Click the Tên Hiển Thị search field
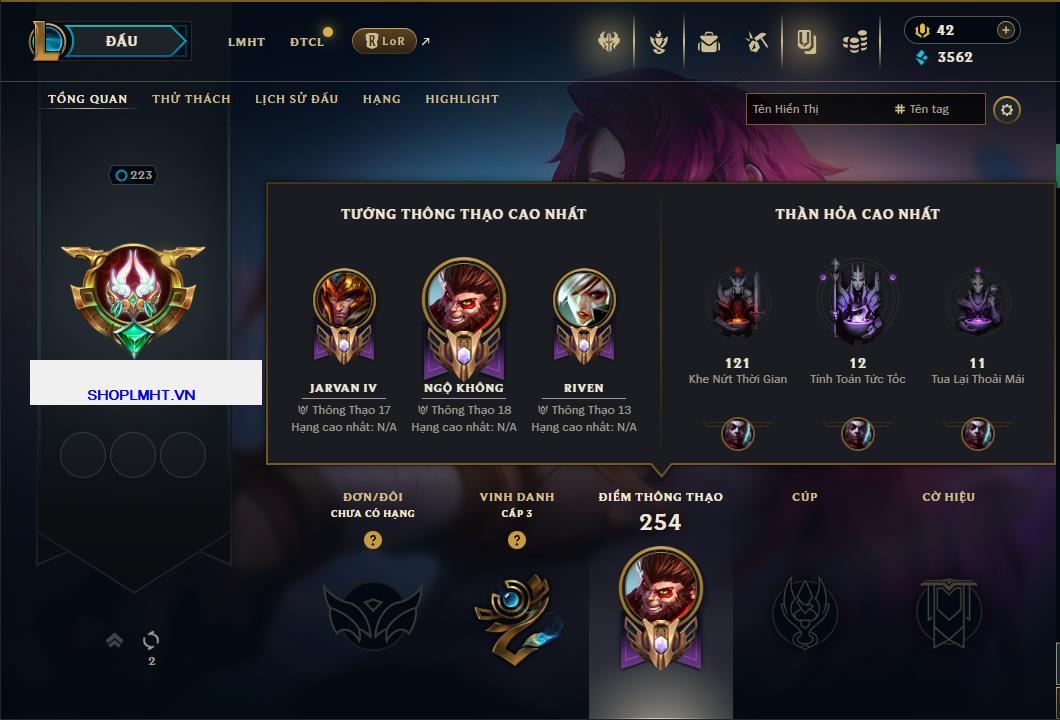The image size is (1060, 720). pyautogui.click(x=815, y=109)
